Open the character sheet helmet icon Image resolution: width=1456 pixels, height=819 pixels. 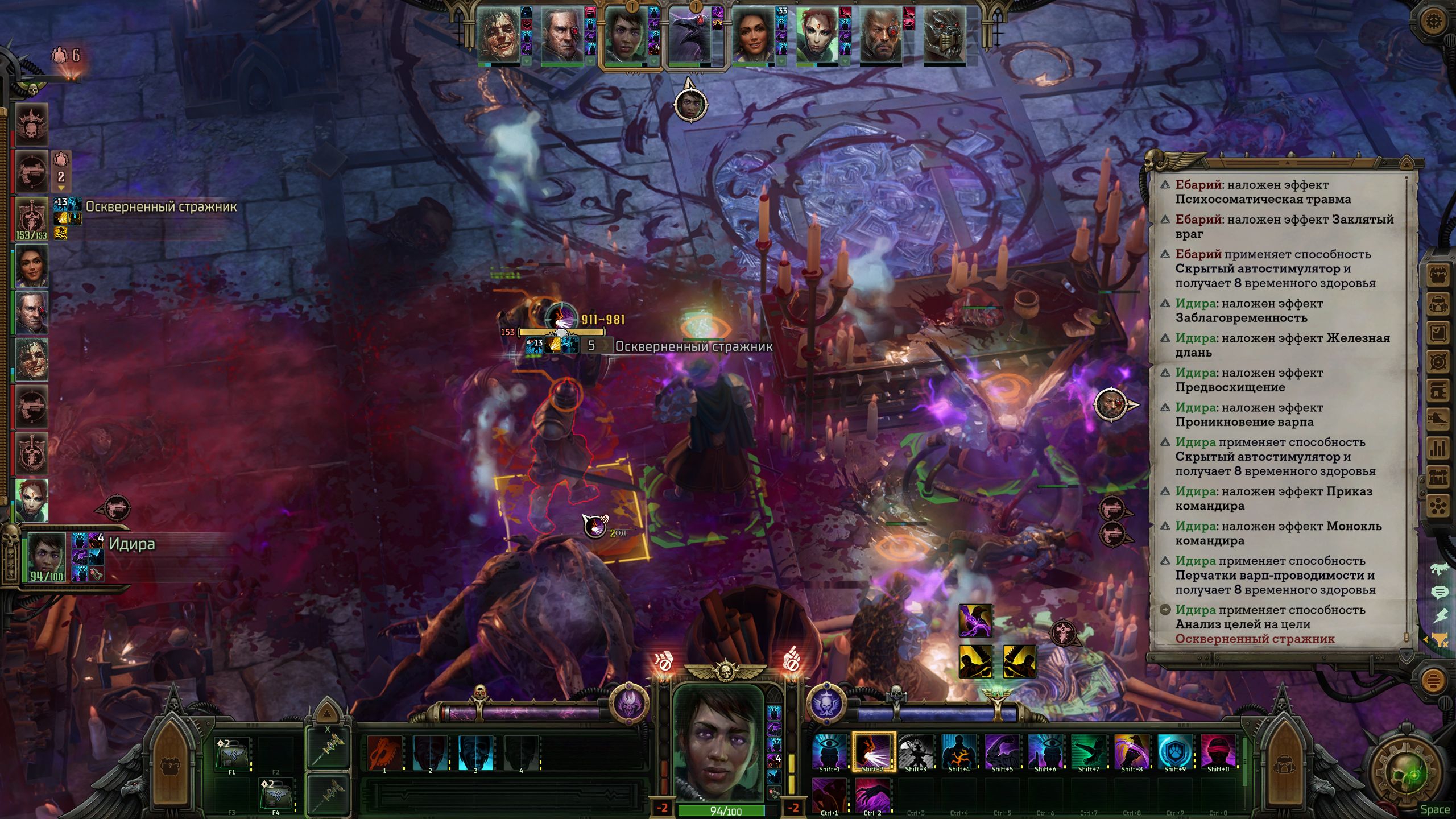click(1438, 306)
